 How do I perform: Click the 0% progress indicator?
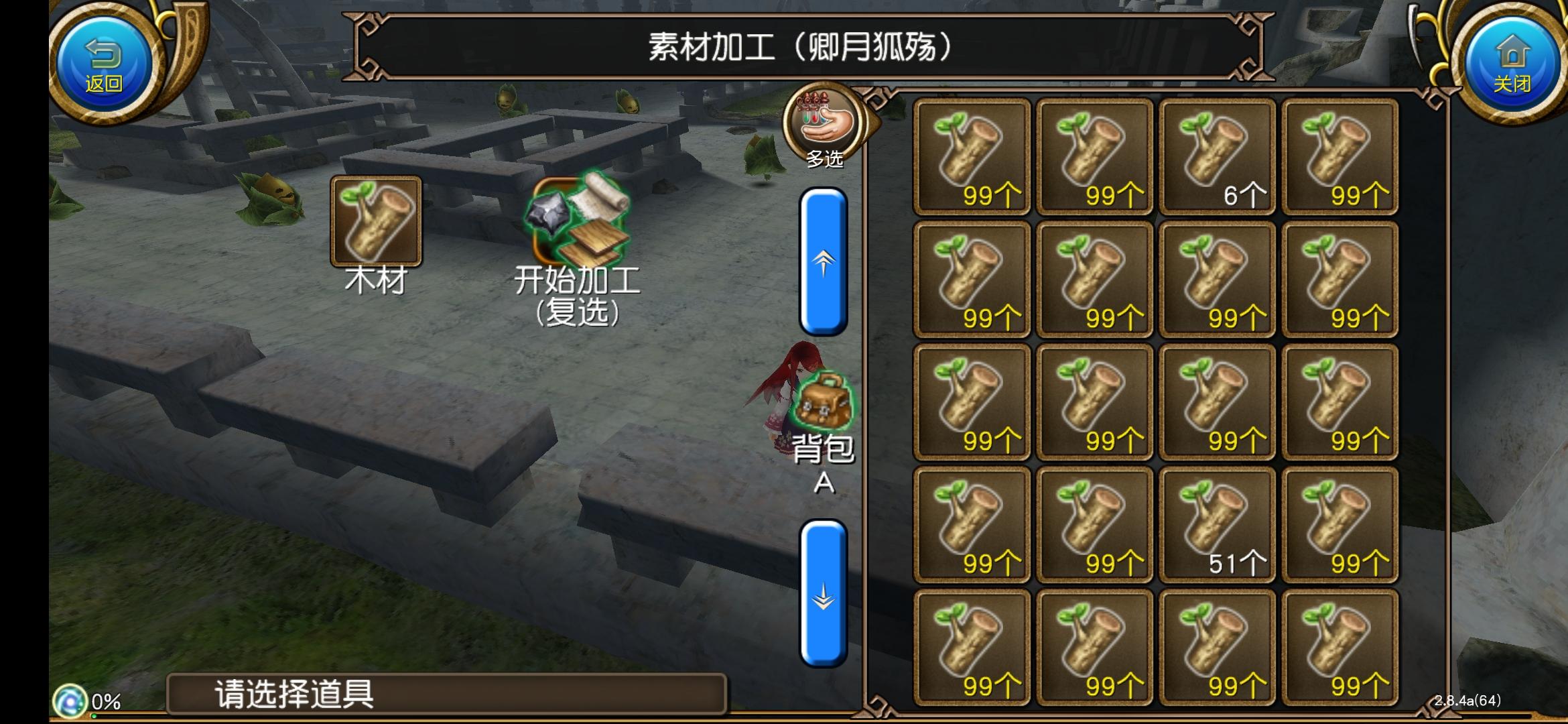(74, 701)
